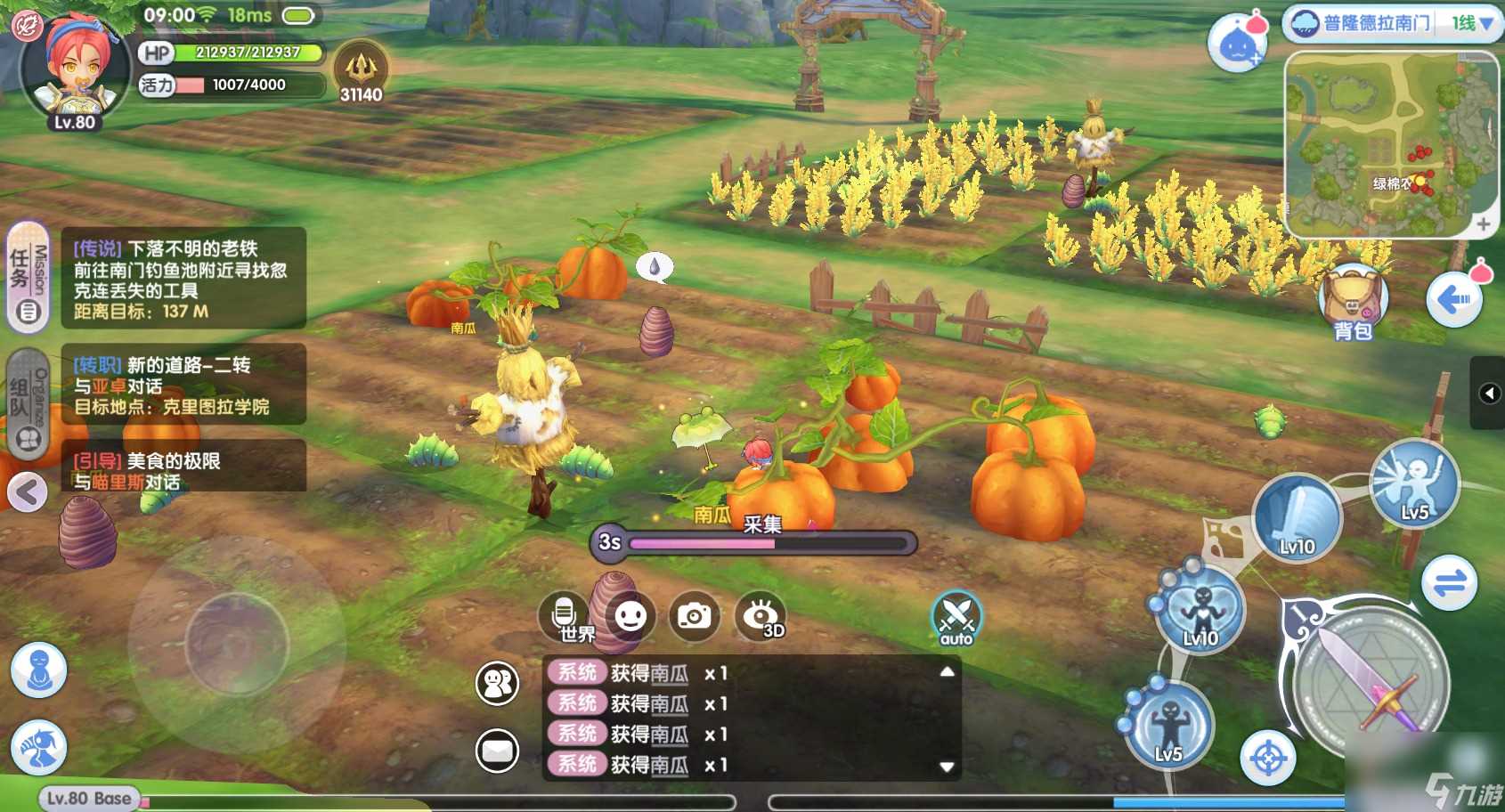Switch the skill bar with the swap arrows

coord(1449,584)
